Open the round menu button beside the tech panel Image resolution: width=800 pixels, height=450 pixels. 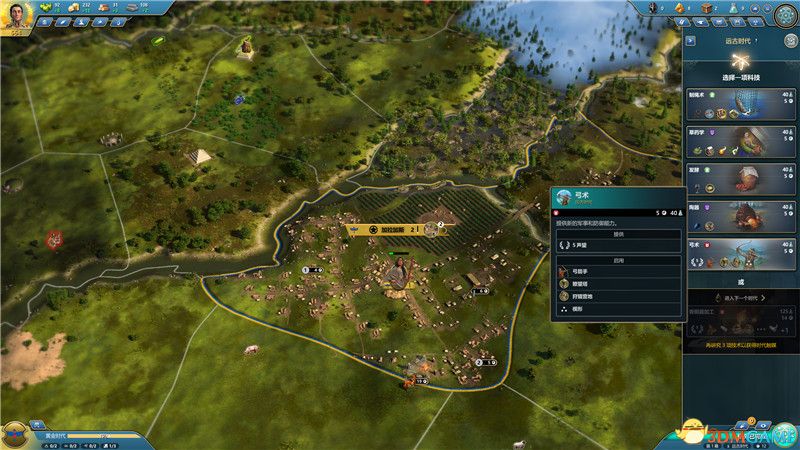785,15
